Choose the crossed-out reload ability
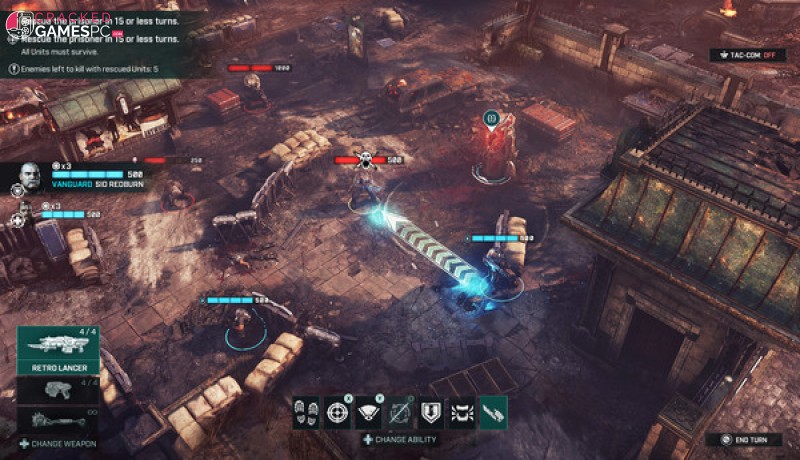Viewport: 800px width, 460px height. coord(399,412)
